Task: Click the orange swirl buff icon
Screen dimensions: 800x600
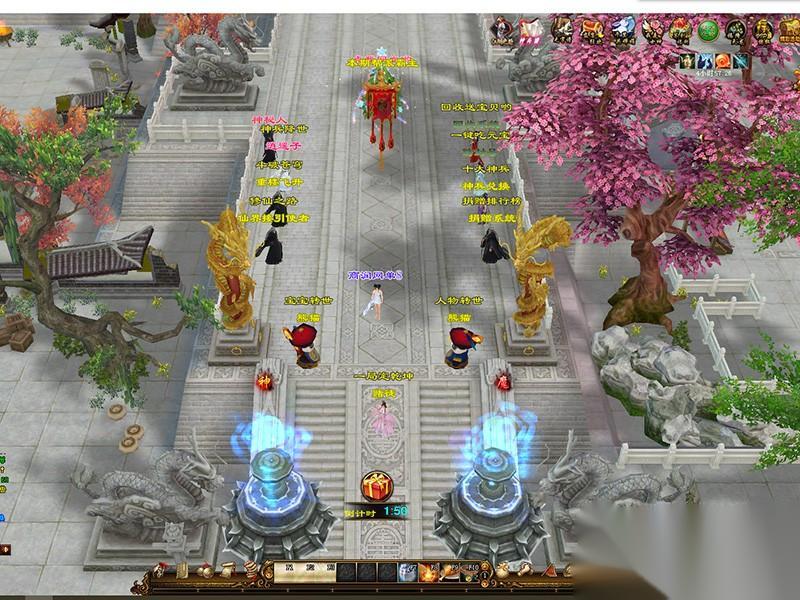Action: tap(724, 61)
